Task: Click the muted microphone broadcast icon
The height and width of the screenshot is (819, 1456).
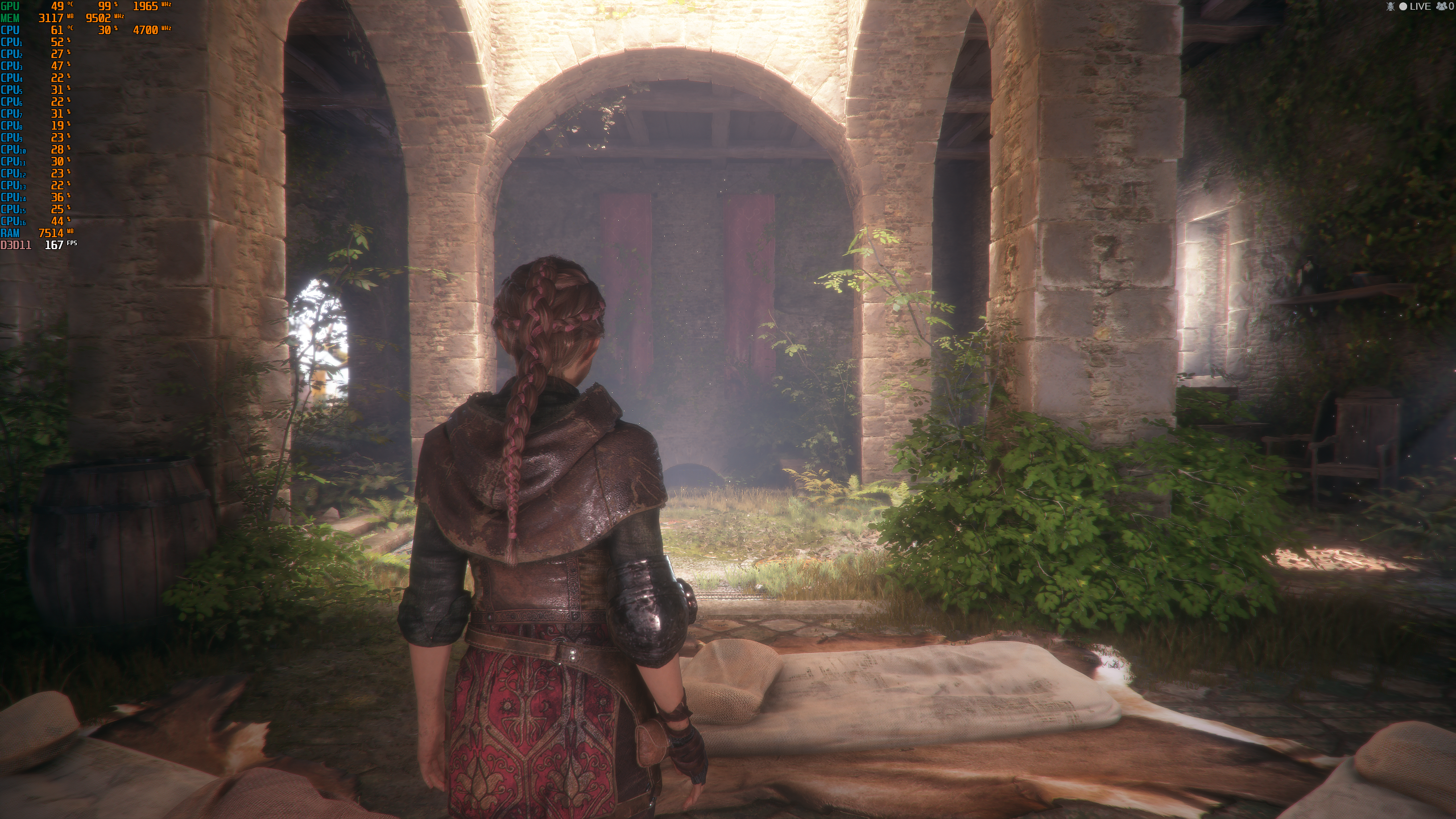Action: tap(1390, 6)
